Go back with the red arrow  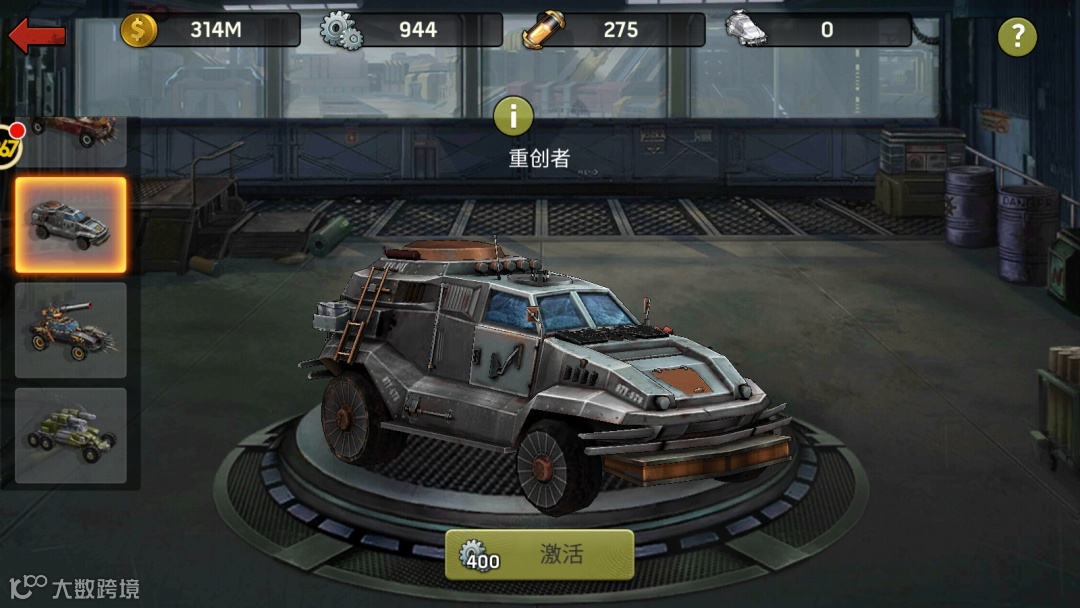[x=37, y=36]
